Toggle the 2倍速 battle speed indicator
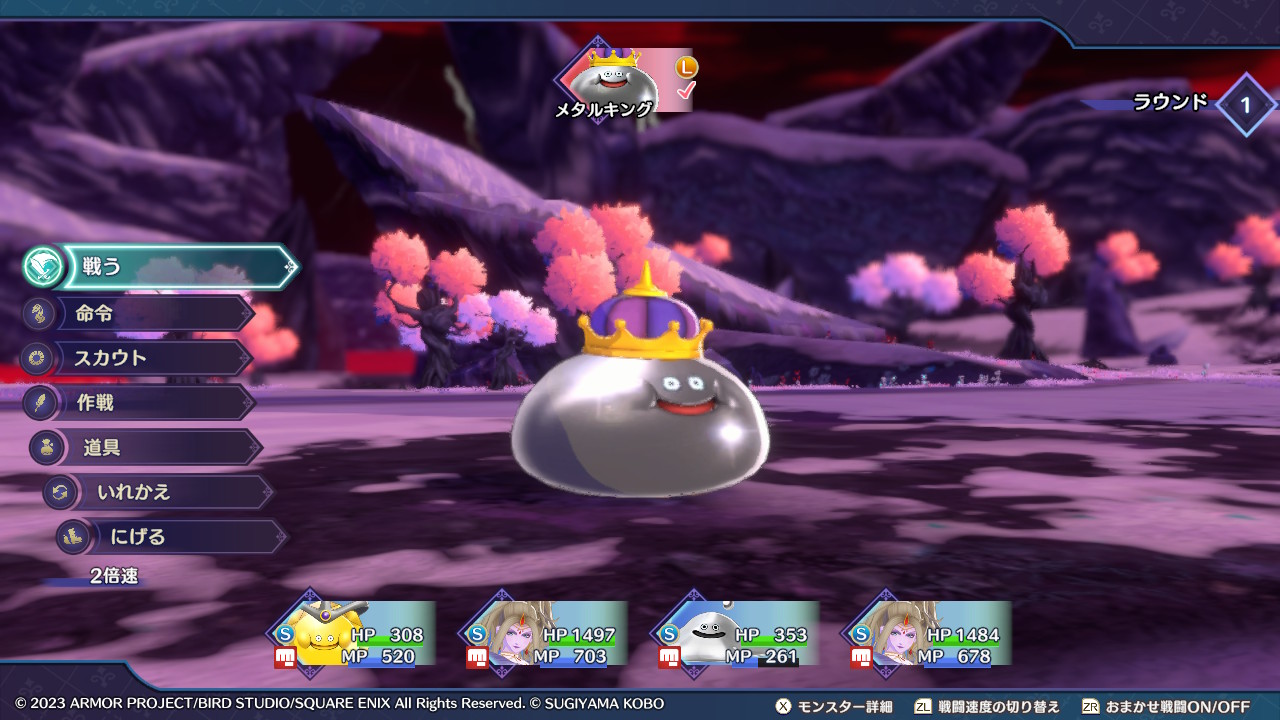 [x=113, y=576]
